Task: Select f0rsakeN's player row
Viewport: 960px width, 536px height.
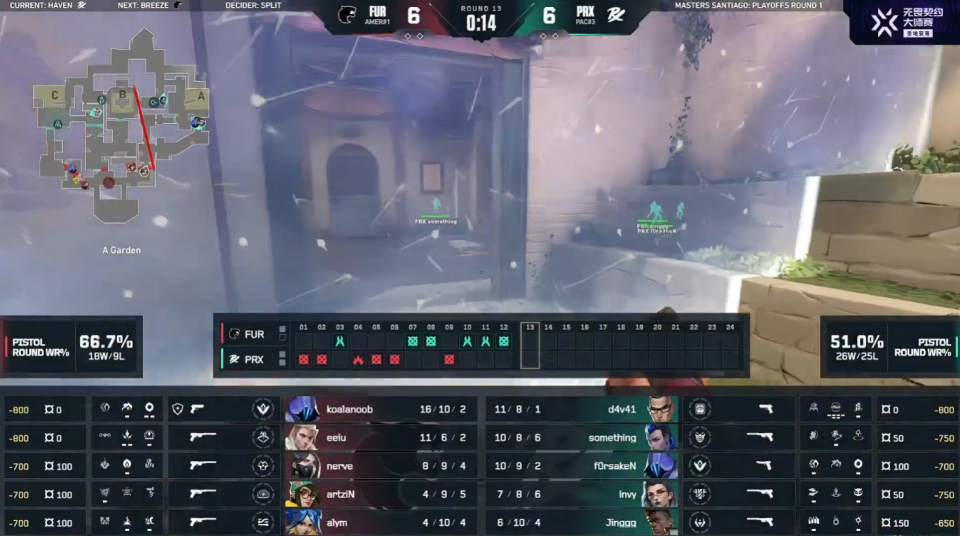Action: pos(580,465)
